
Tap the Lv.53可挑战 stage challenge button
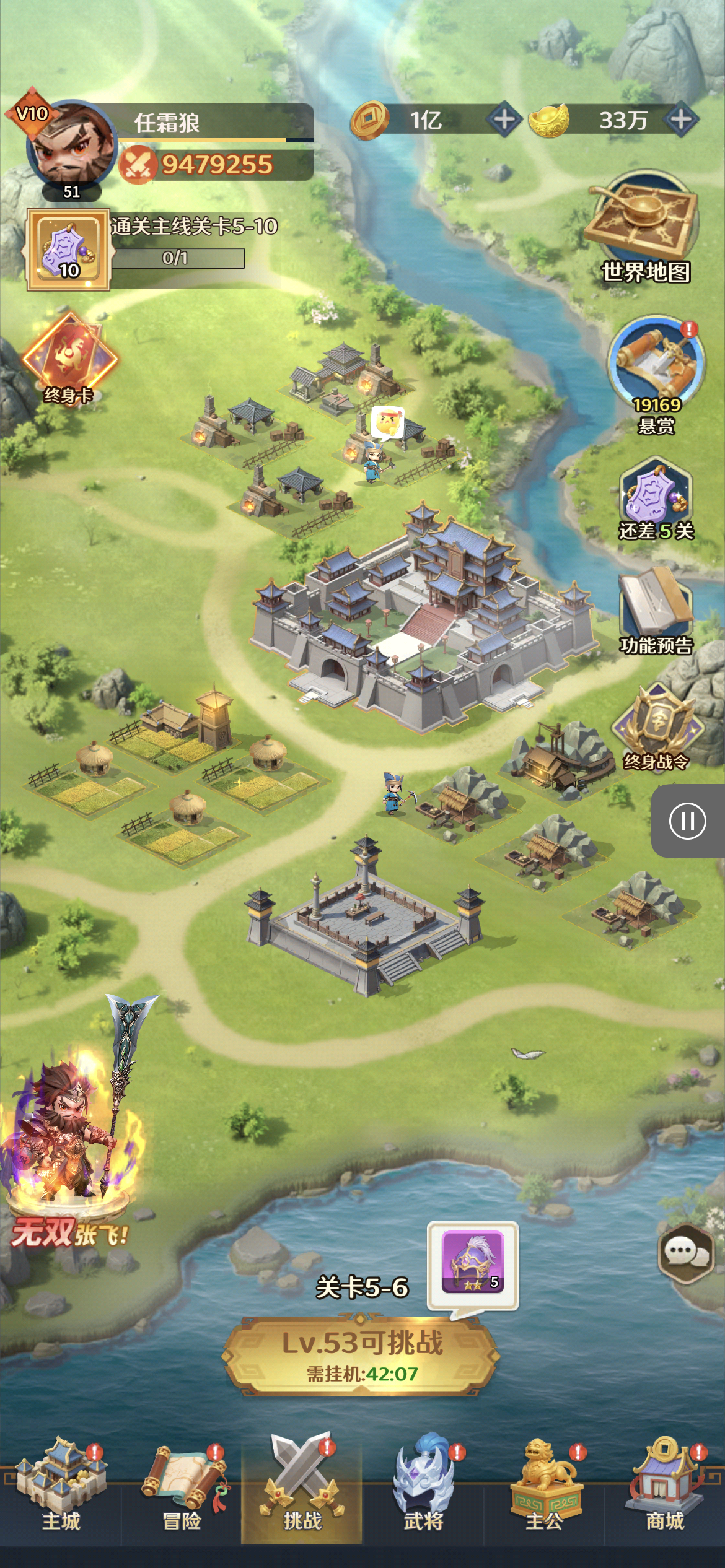tap(362, 1356)
